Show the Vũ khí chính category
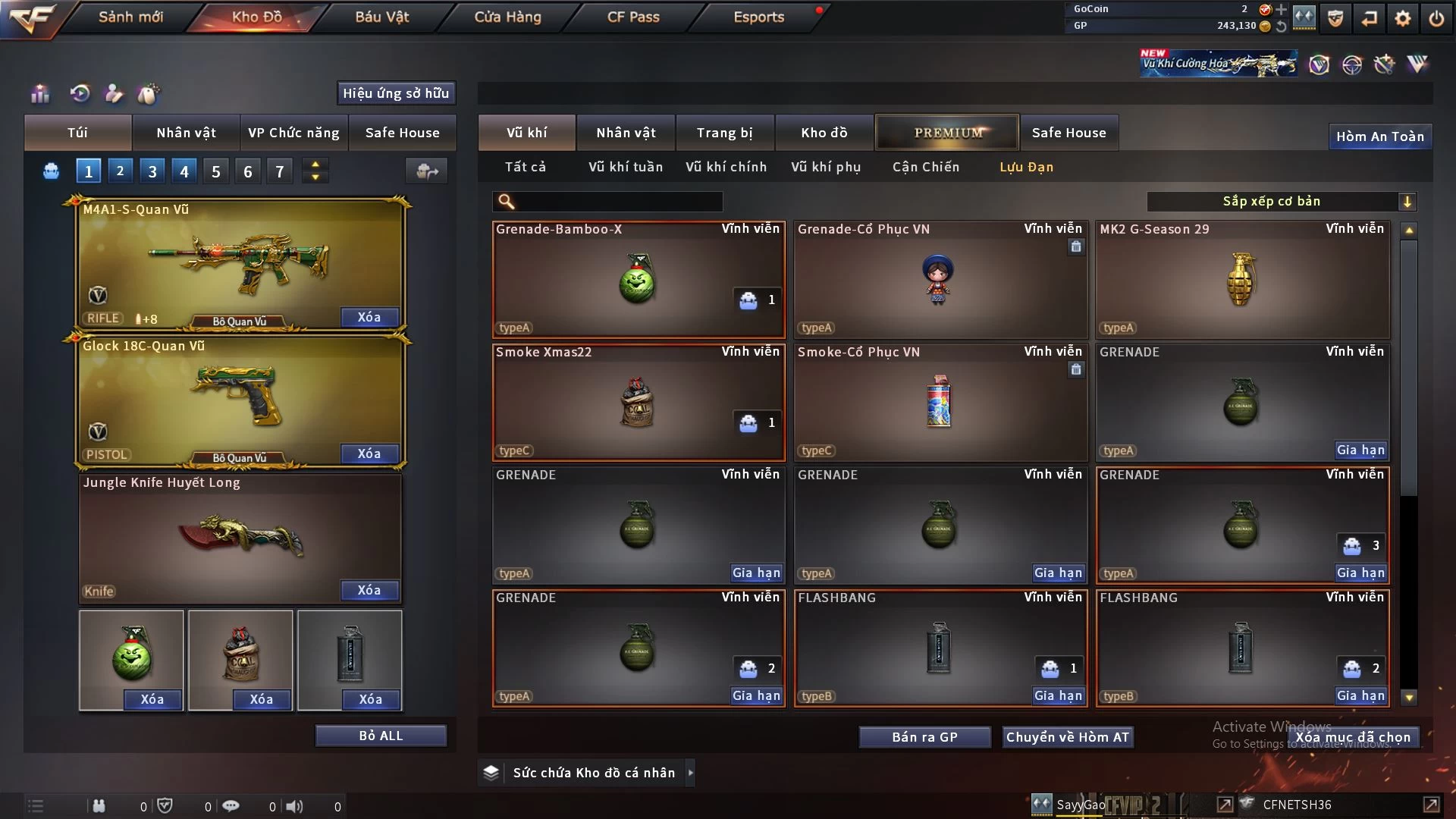This screenshot has height=819, width=1456. [x=726, y=167]
